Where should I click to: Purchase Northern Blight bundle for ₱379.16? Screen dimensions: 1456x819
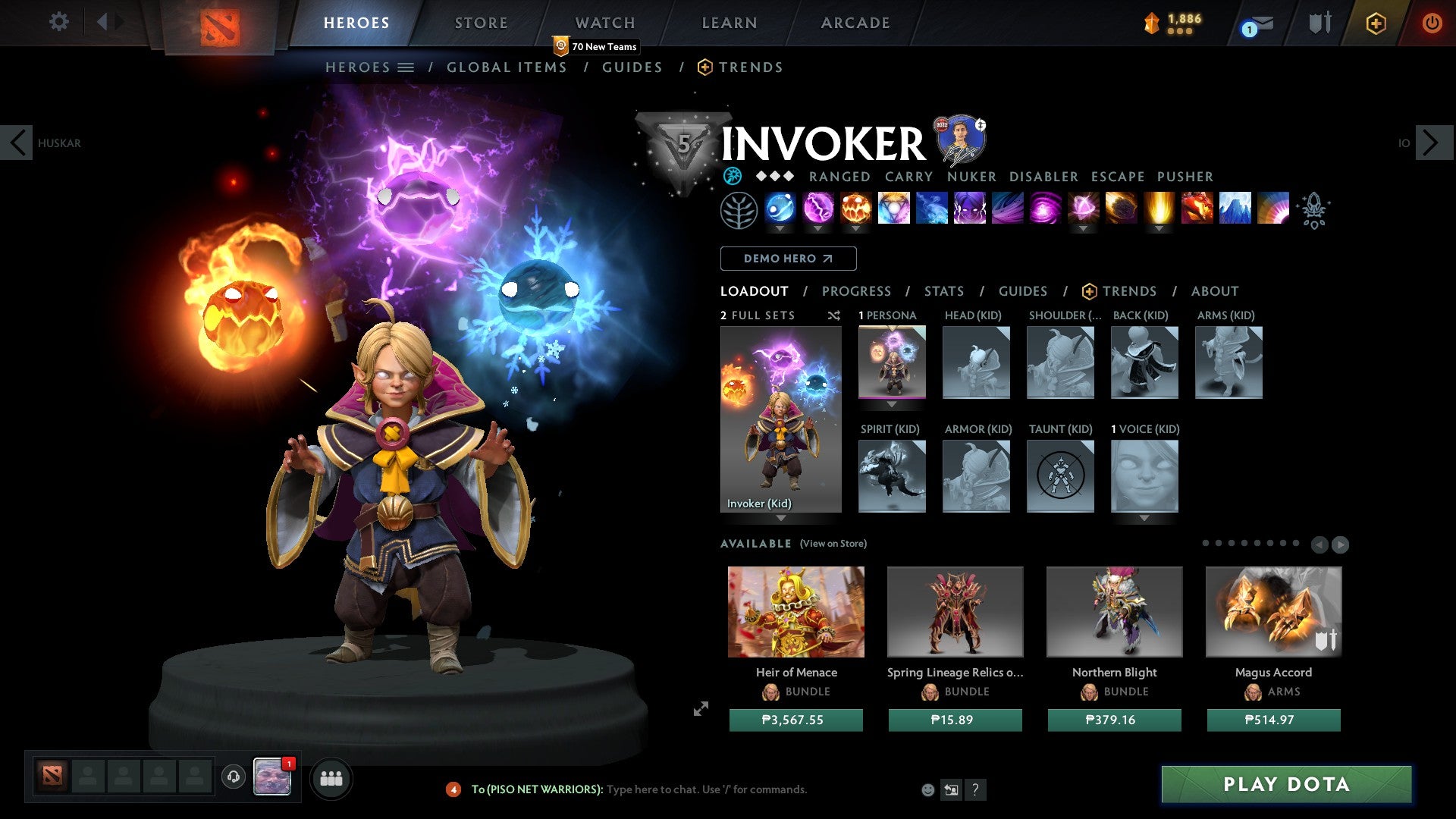click(1114, 720)
